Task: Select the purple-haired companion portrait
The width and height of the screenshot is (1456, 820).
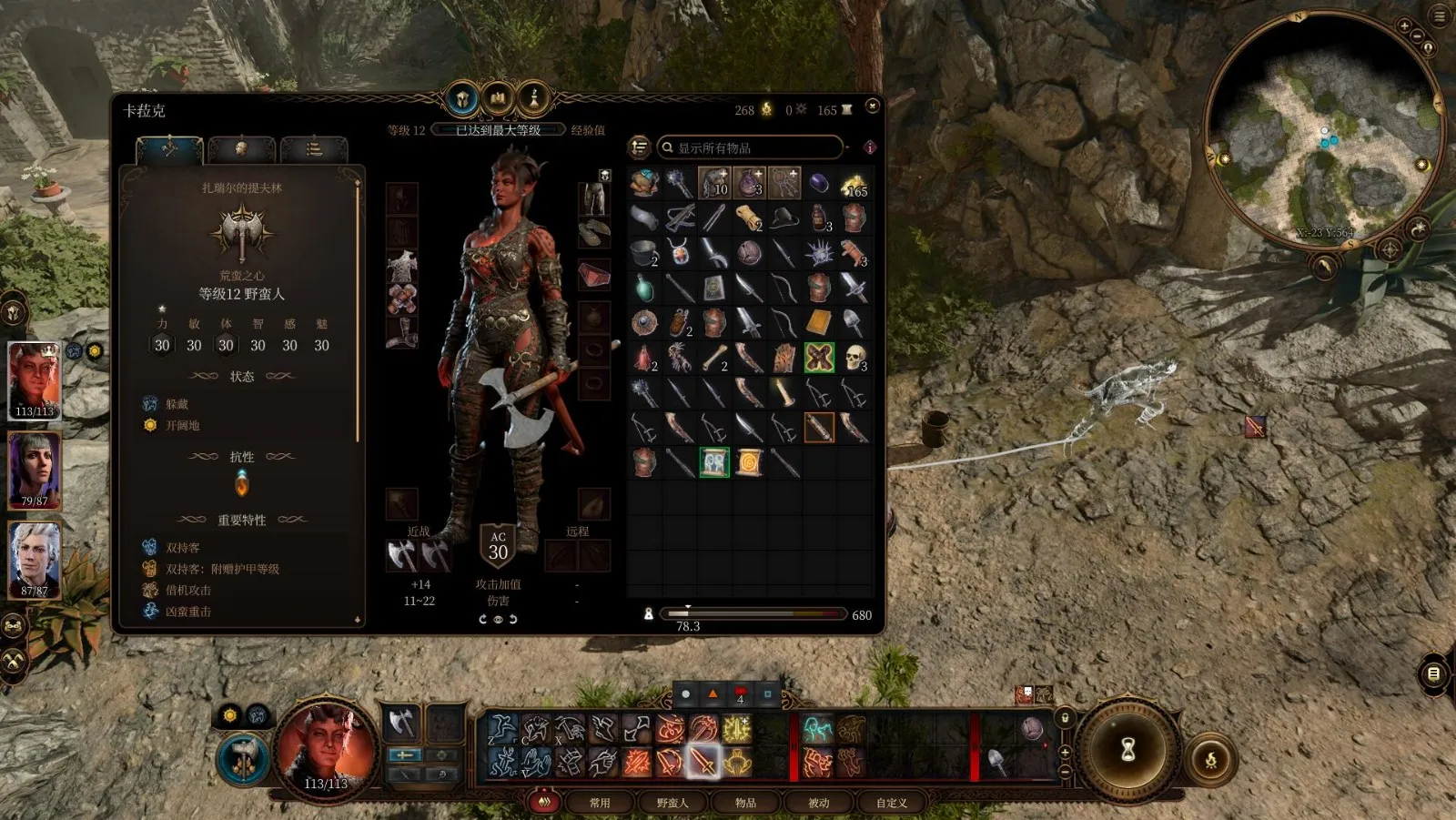Action: [35, 468]
